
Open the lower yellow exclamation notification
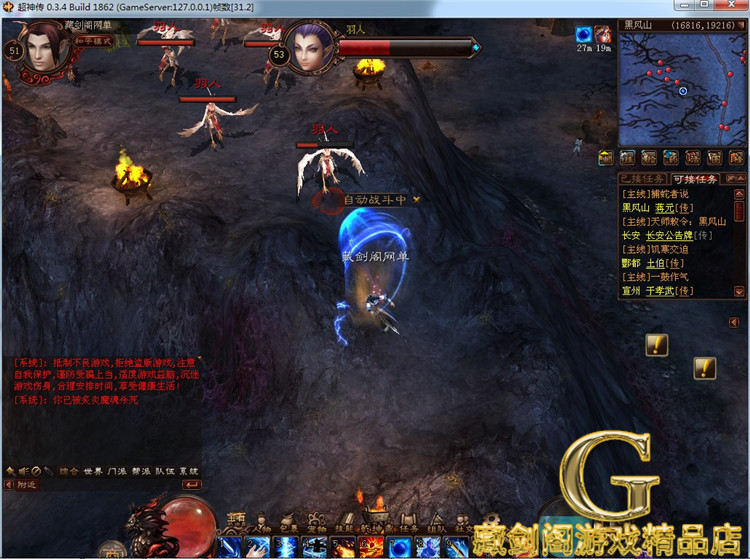pos(705,367)
